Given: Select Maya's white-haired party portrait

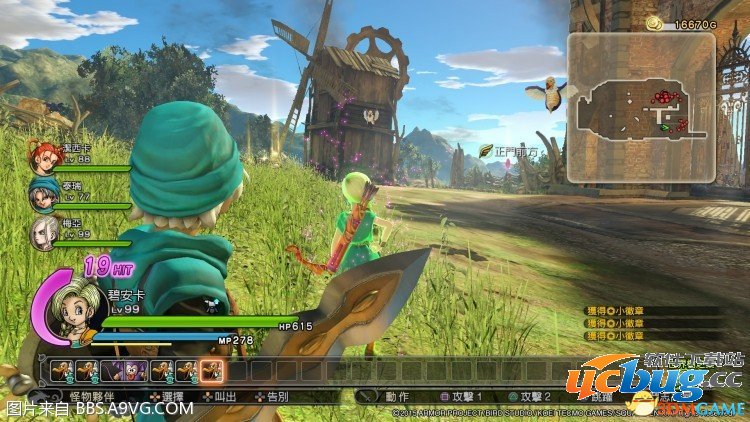Looking at the screenshot, I should (x=42, y=232).
